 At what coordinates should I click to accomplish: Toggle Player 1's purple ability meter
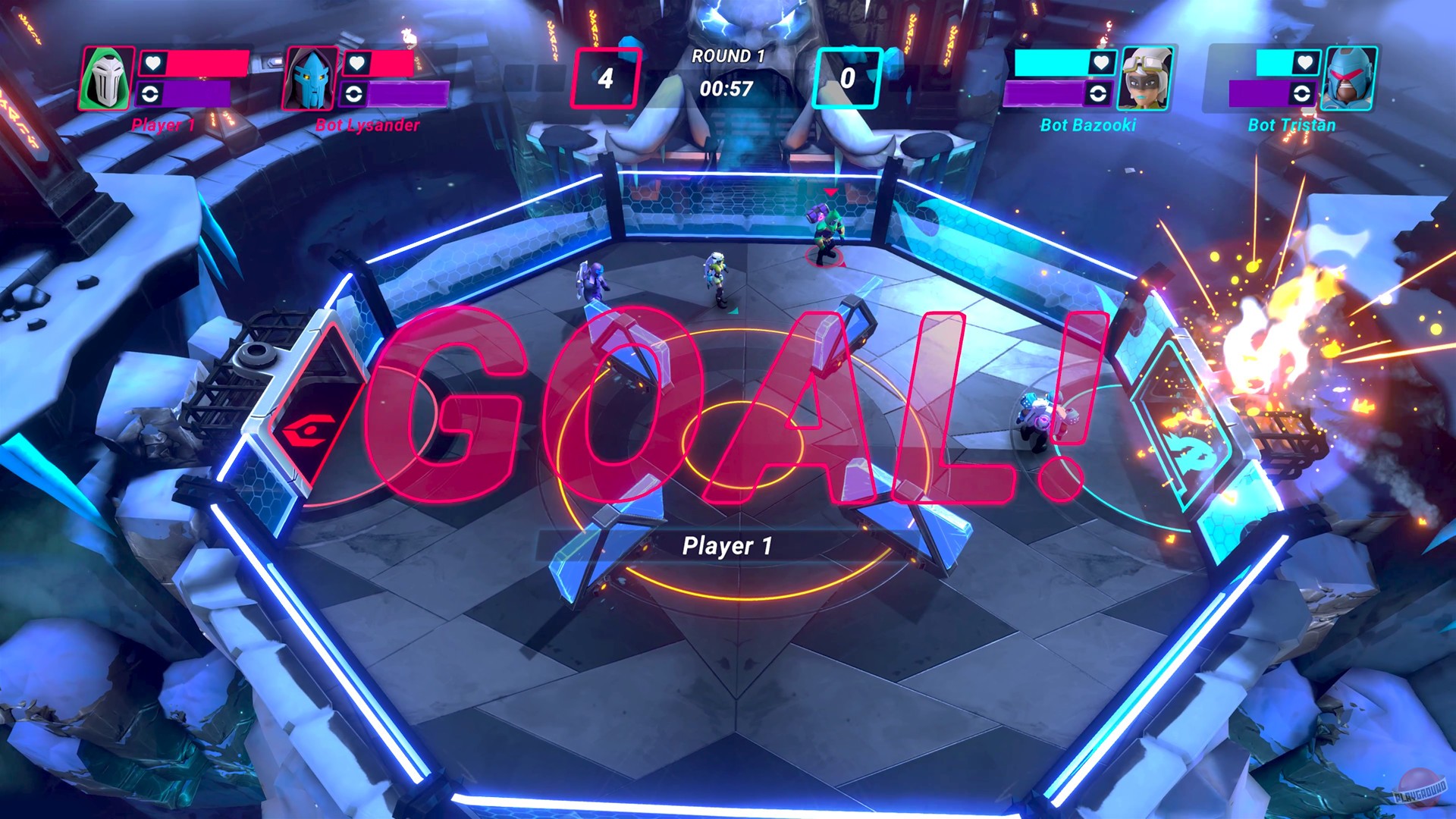(x=190, y=93)
